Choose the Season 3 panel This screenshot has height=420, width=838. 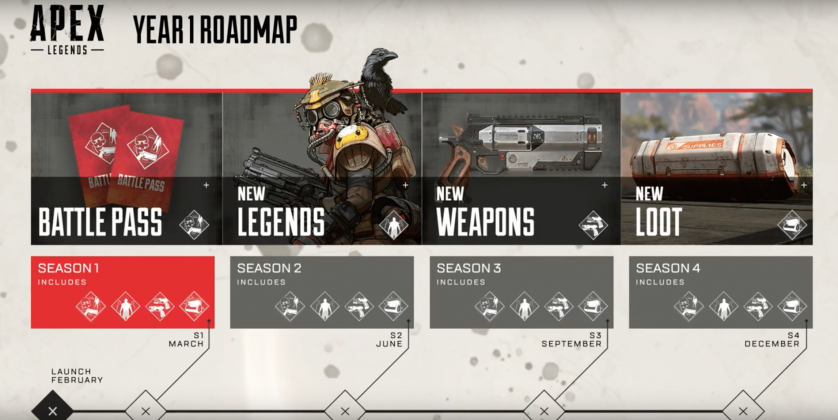click(520, 291)
